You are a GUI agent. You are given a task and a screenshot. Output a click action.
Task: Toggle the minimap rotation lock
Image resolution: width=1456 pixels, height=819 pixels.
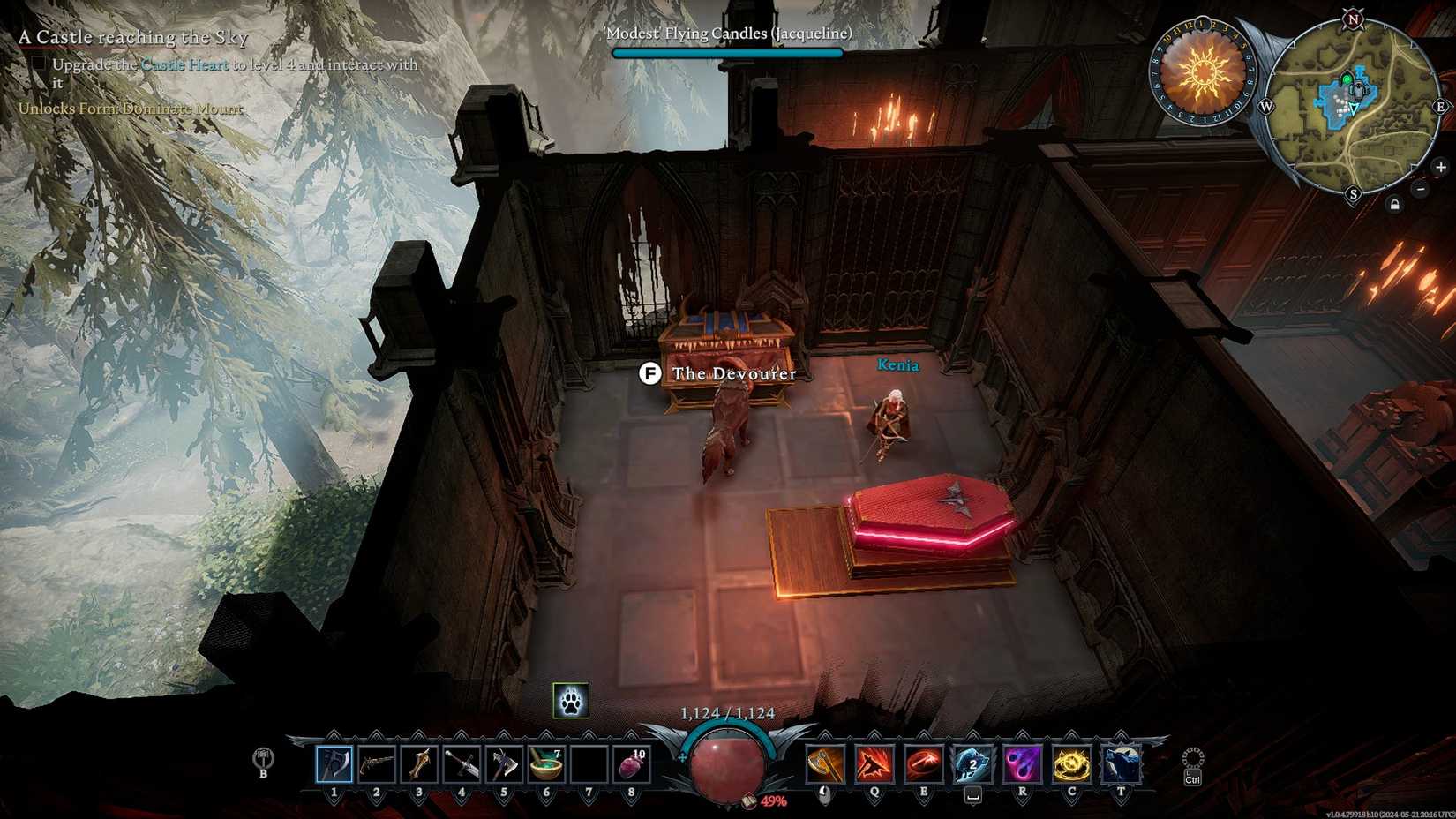pyautogui.click(x=1394, y=205)
